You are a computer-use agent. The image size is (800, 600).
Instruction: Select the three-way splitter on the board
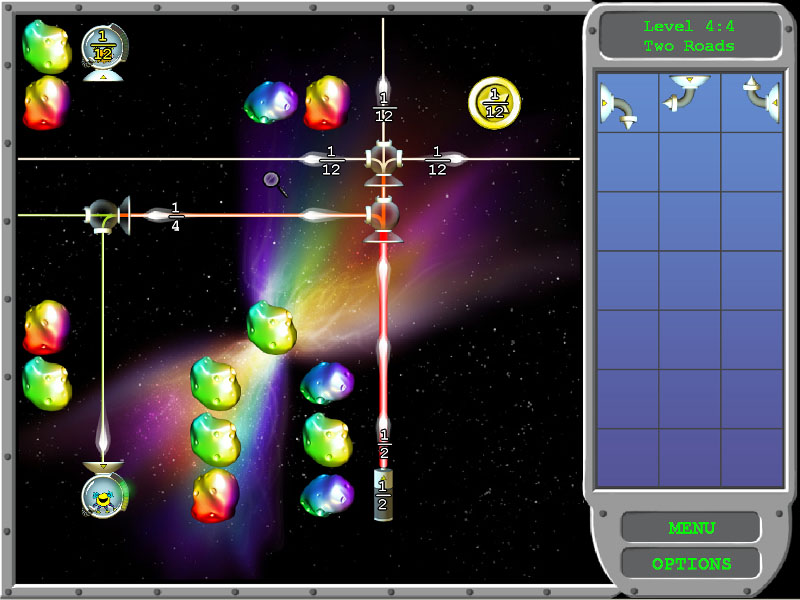tap(384, 158)
